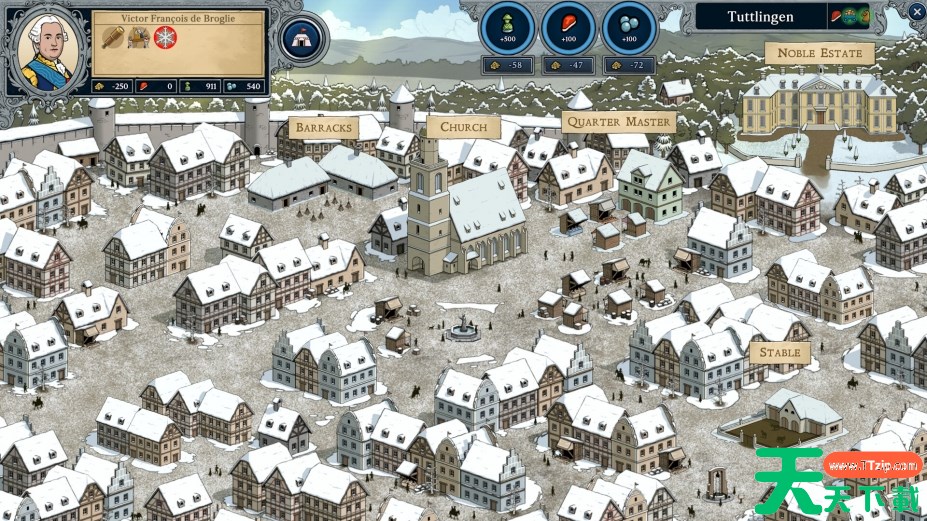Image resolution: width=927 pixels, height=521 pixels.
Task: Visit the Quarter Master
Action: (x=618, y=122)
